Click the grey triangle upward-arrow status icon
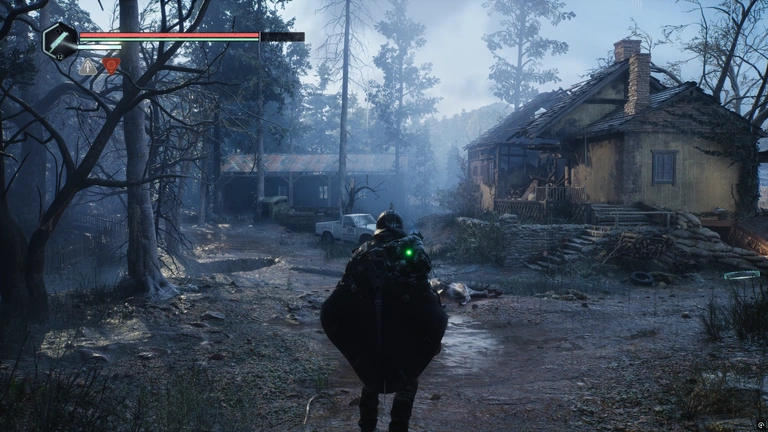Screen dimensions: 768x432 click(x=89, y=66)
